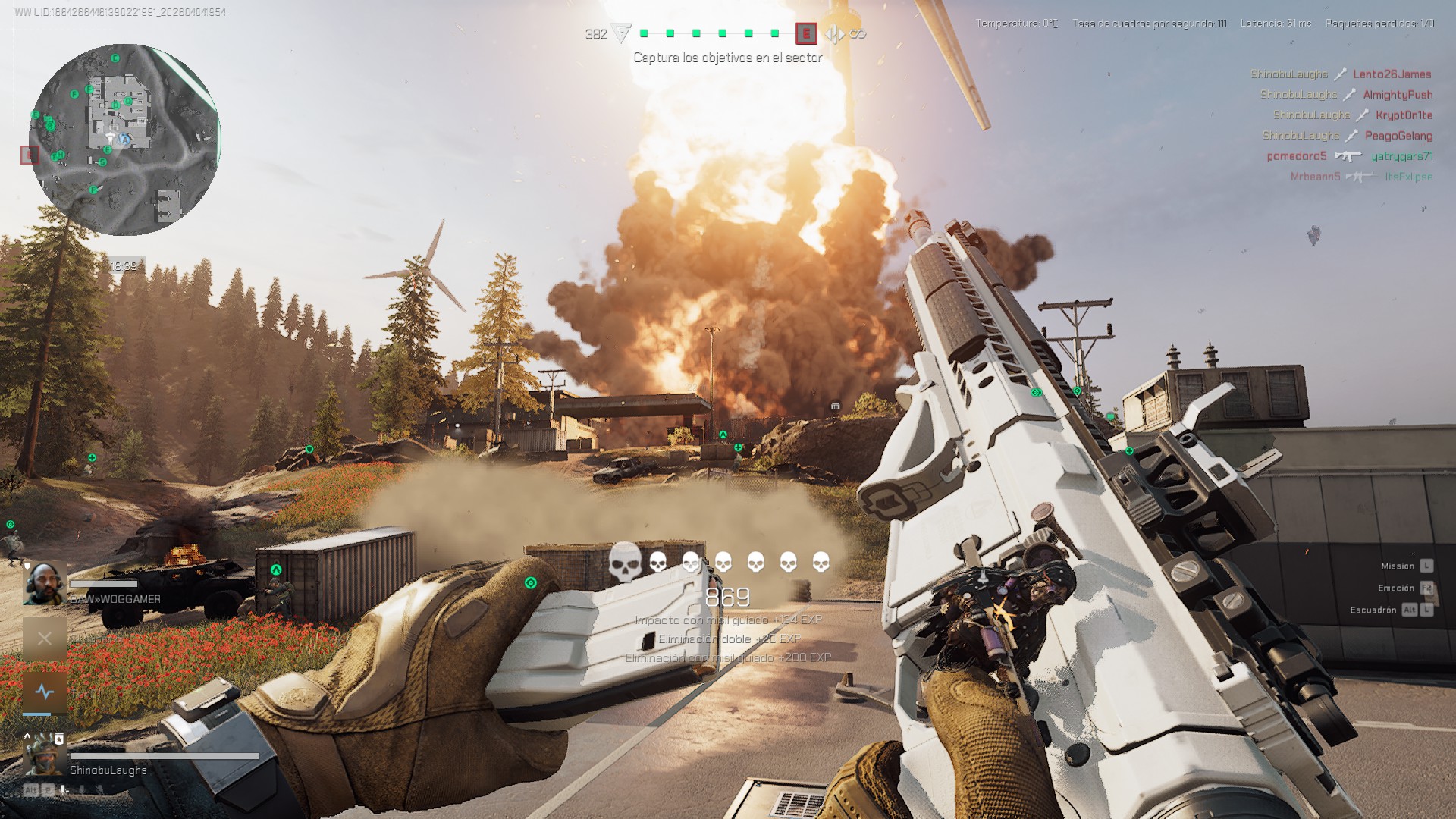
Task: Click the eliminated squadmate slot with X
Action: click(x=44, y=639)
